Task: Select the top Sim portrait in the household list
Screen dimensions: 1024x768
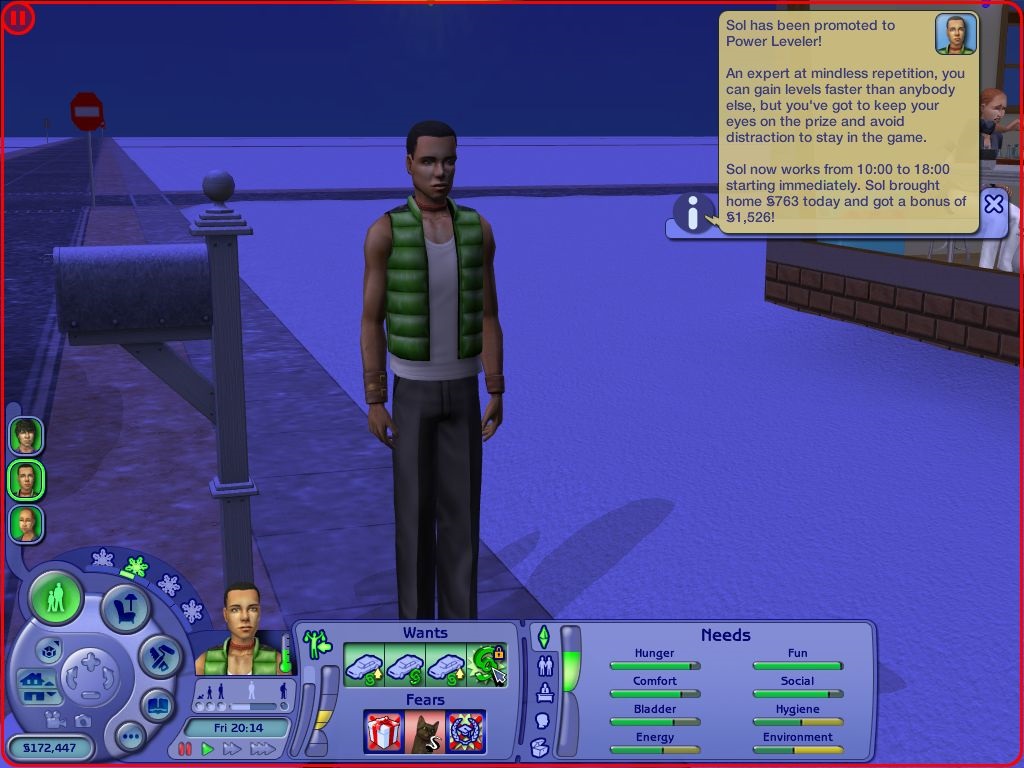Action: click(25, 436)
